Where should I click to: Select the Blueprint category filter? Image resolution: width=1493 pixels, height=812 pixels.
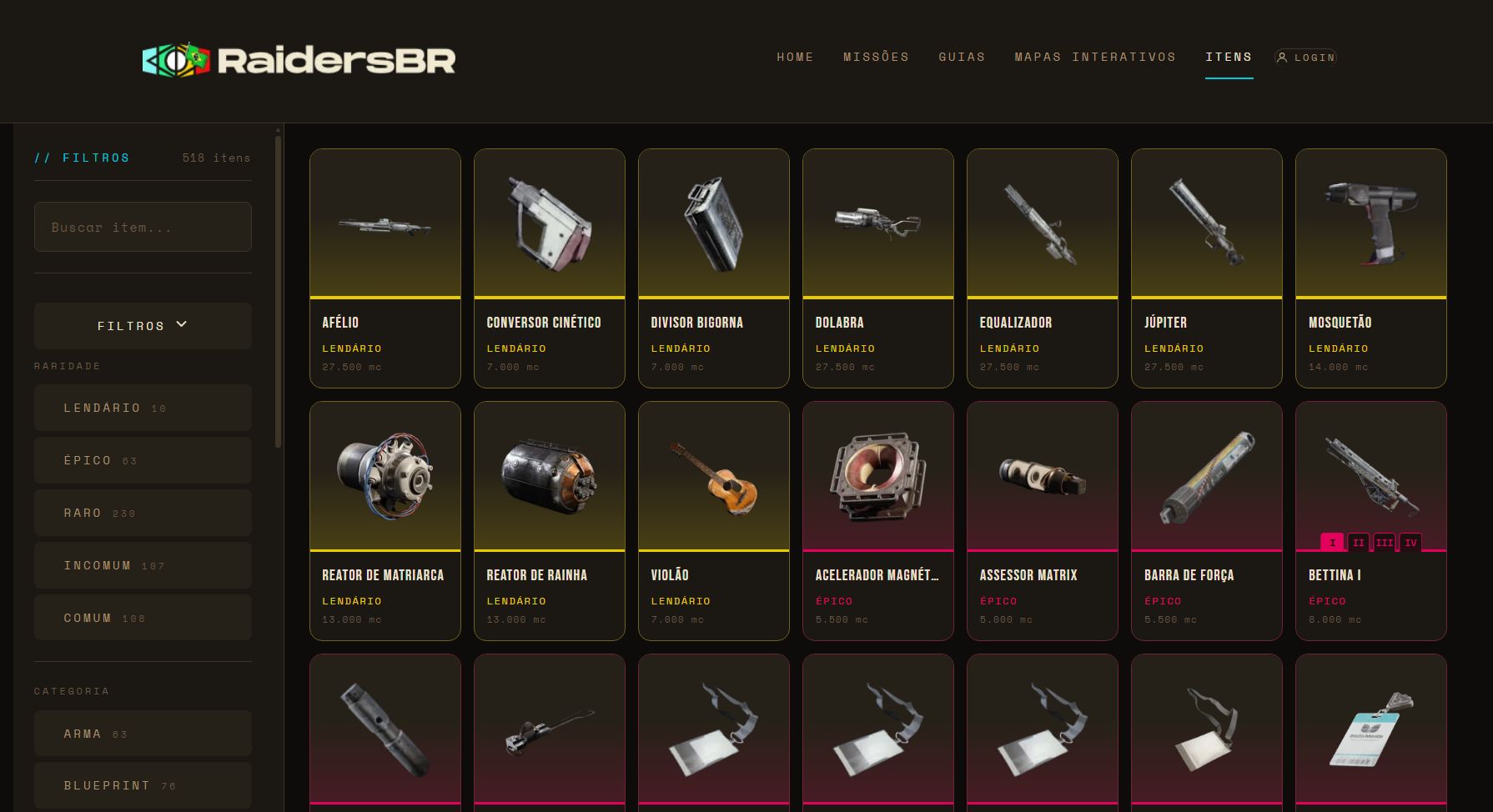pos(143,785)
